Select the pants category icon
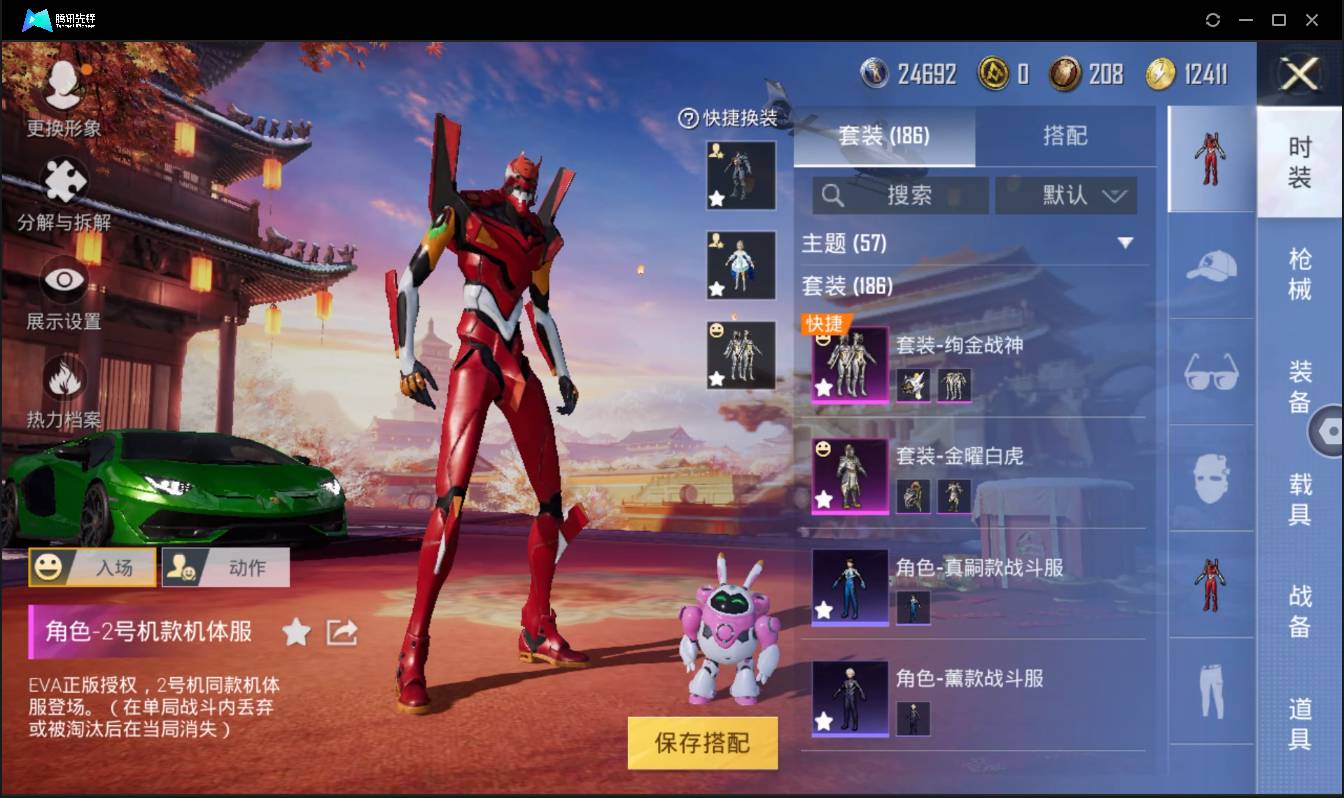1344x798 pixels. [1211, 690]
